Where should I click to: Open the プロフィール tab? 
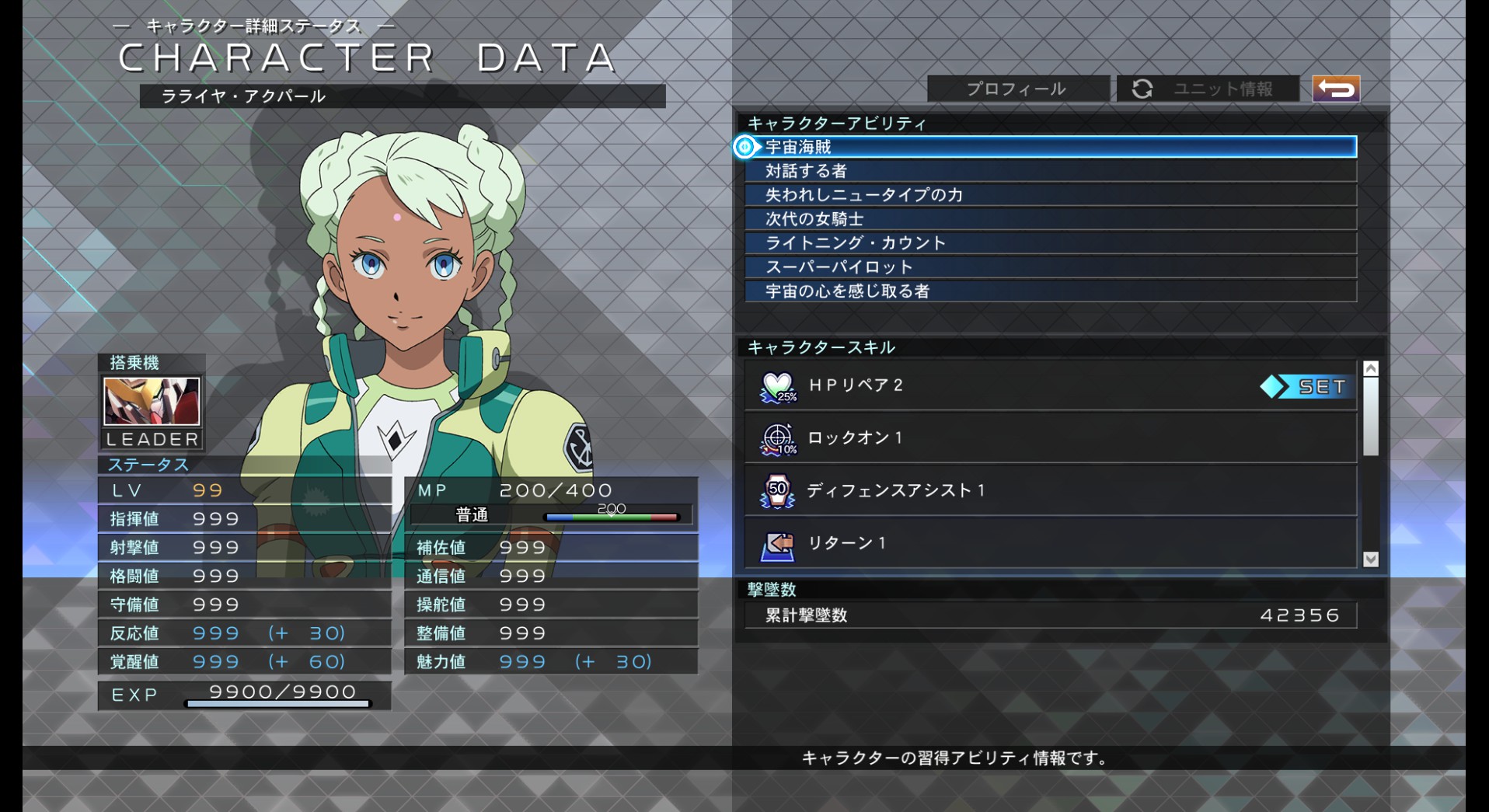click(1016, 89)
